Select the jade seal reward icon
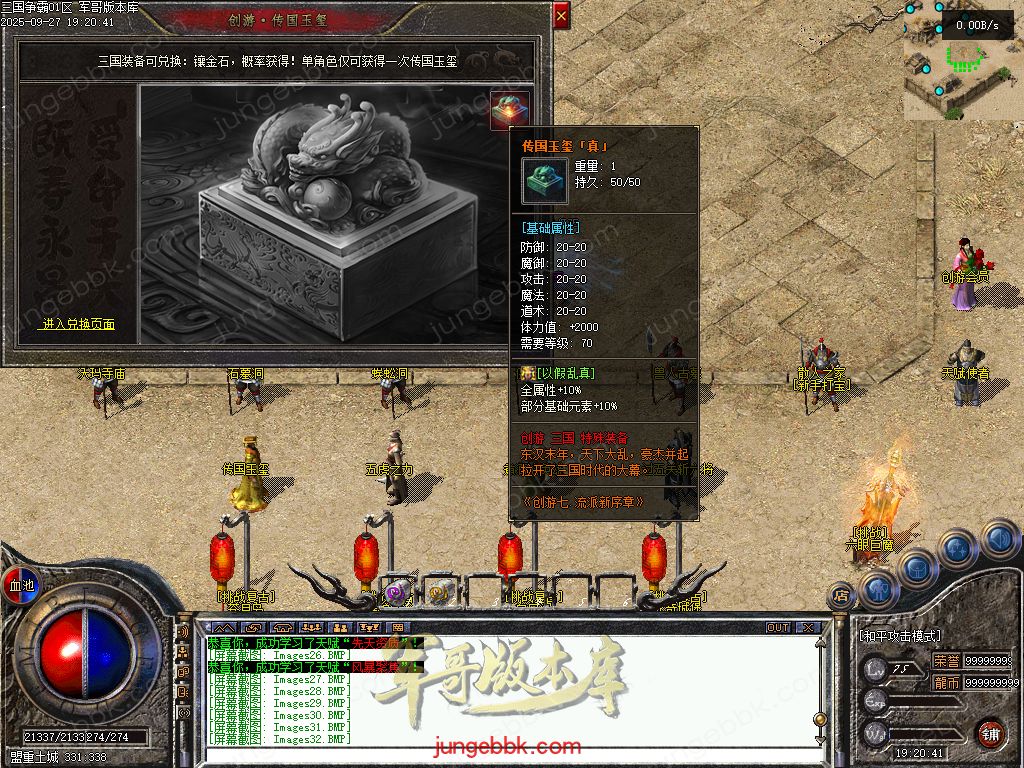 (510, 109)
